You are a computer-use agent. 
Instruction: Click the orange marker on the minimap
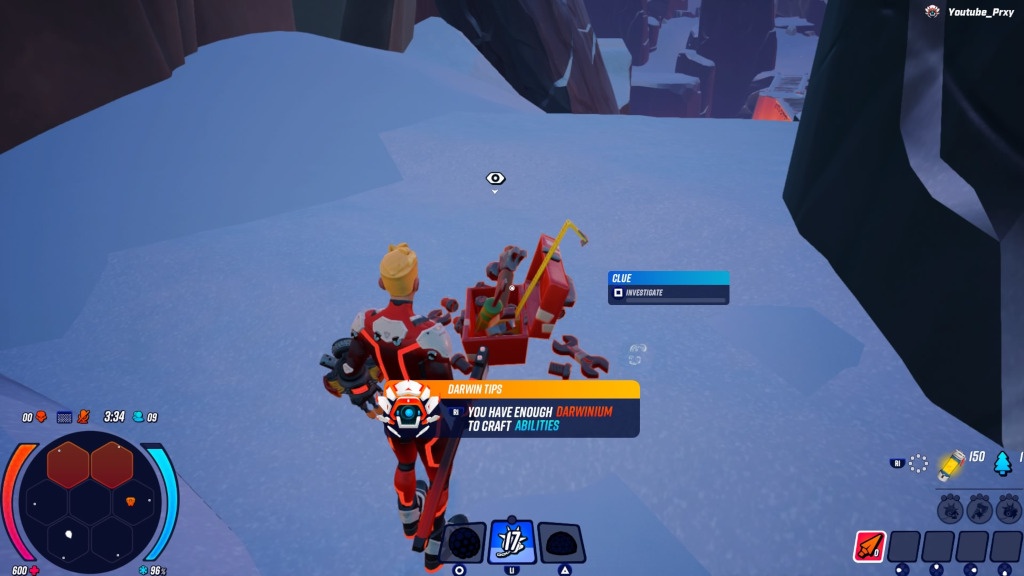coord(129,500)
